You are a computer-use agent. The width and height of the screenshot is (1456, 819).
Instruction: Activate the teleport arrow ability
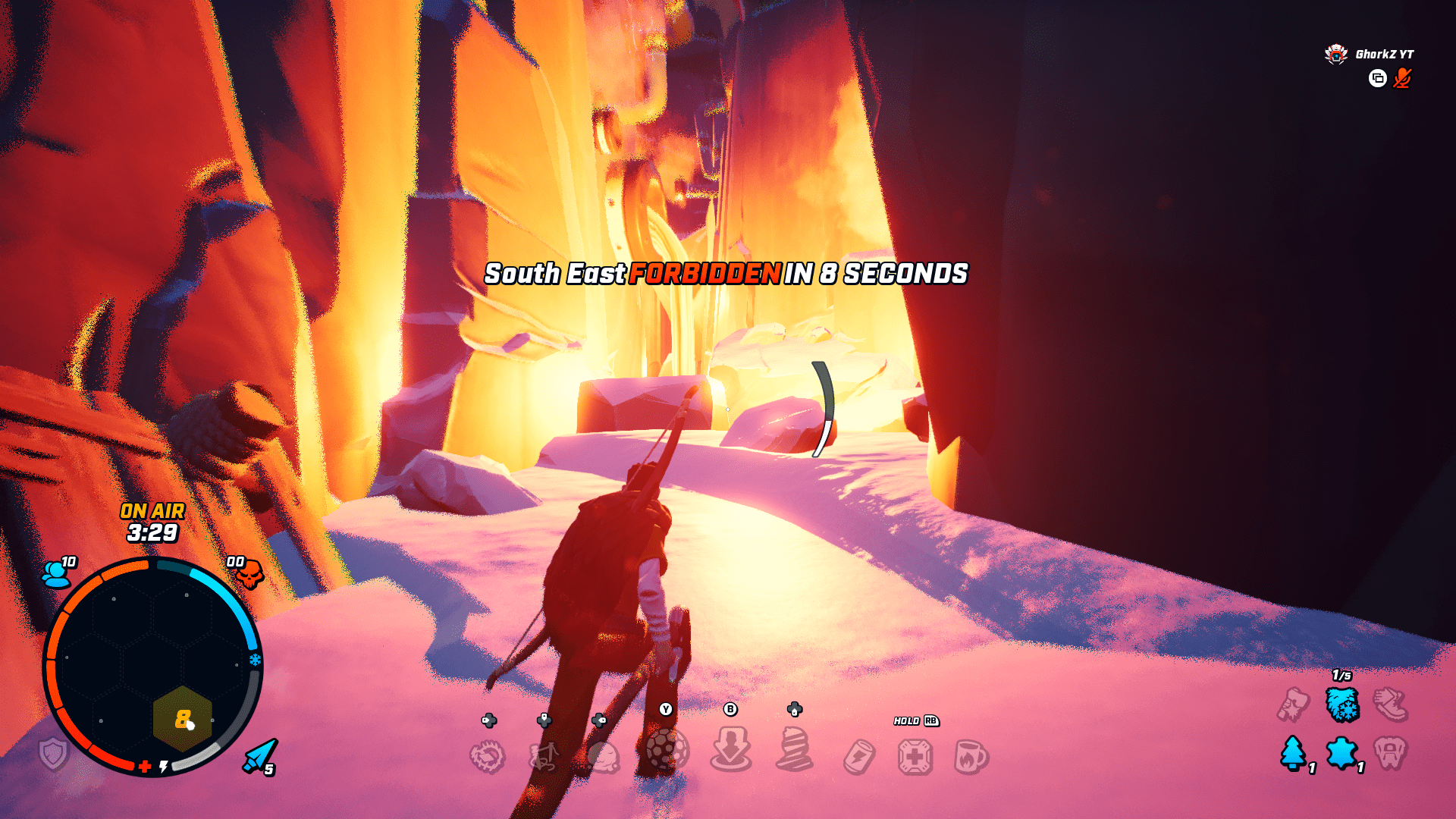pyautogui.click(x=730, y=748)
